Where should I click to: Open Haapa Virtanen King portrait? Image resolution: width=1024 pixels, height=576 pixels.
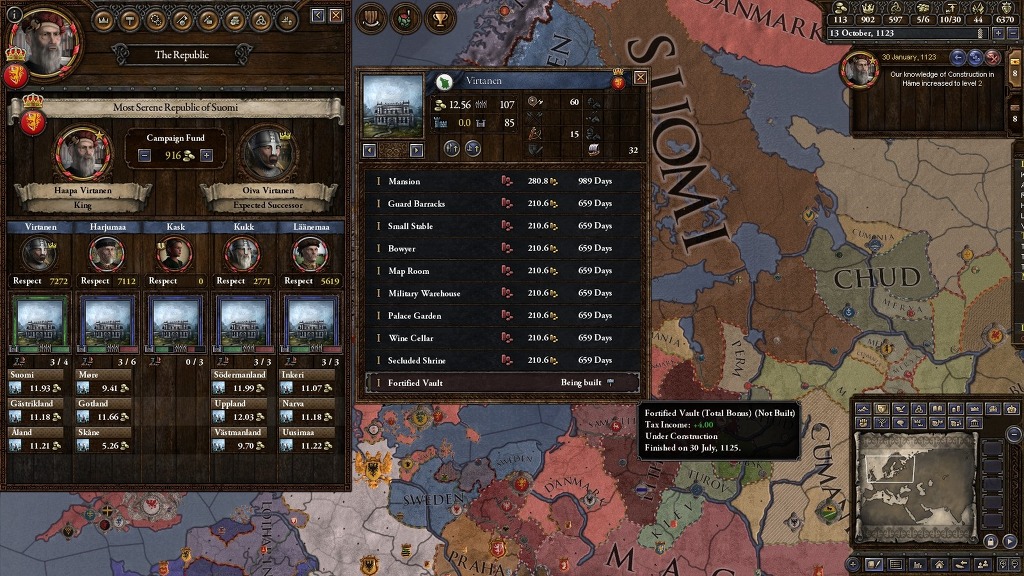pyautogui.click(x=82, y=152)
